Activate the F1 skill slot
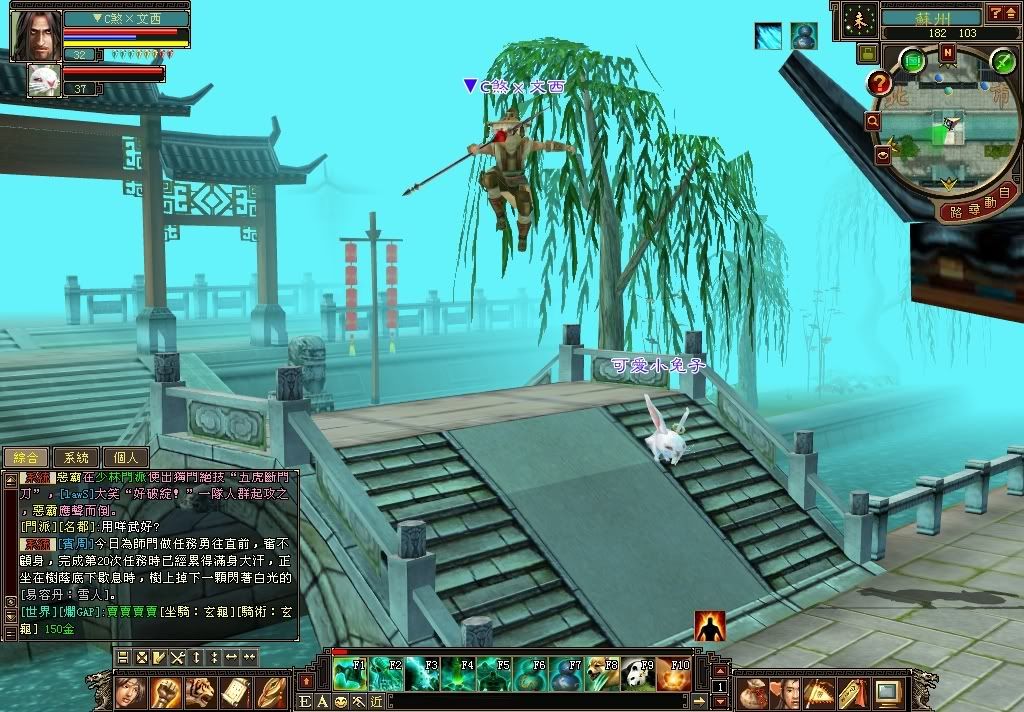Viewport: 1024px width, 712px height. (x=350, y=674)
